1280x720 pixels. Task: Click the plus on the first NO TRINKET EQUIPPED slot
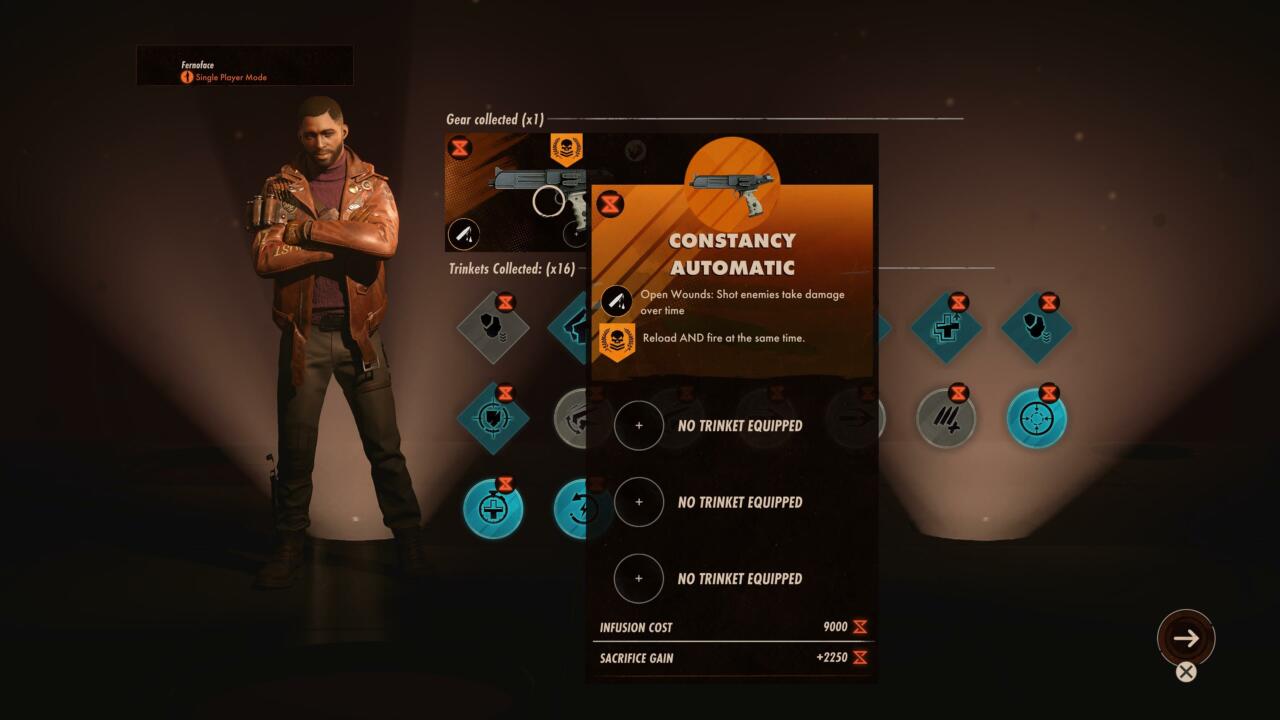(639, 425)
